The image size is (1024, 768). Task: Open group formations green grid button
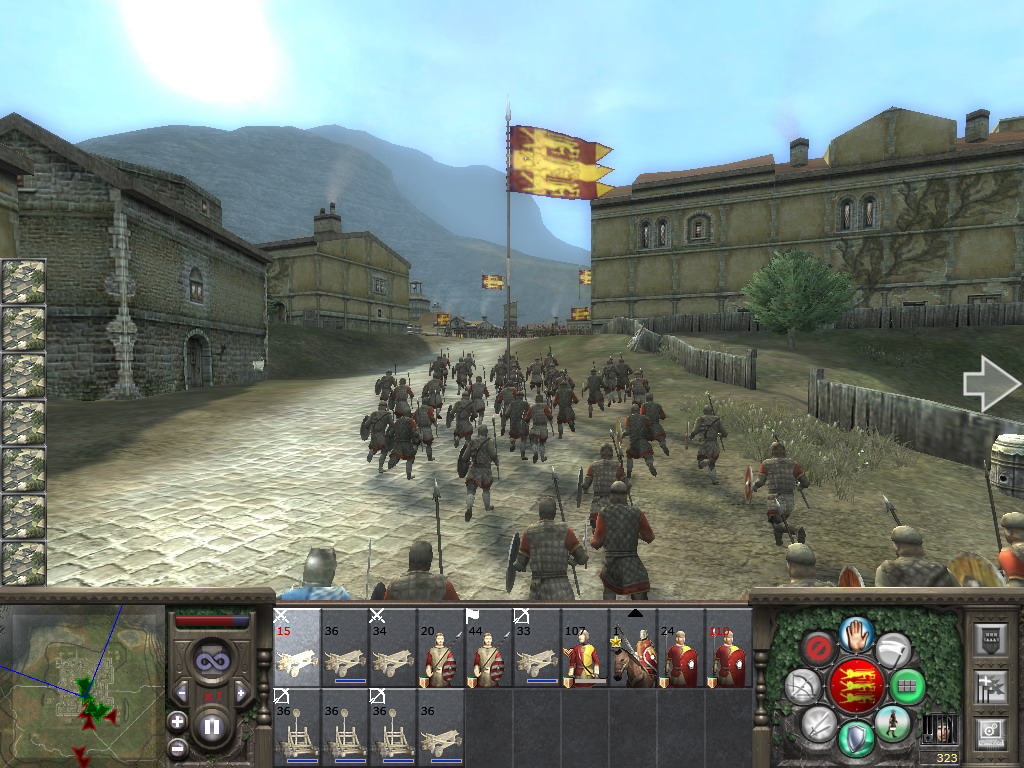coord(907,686)
